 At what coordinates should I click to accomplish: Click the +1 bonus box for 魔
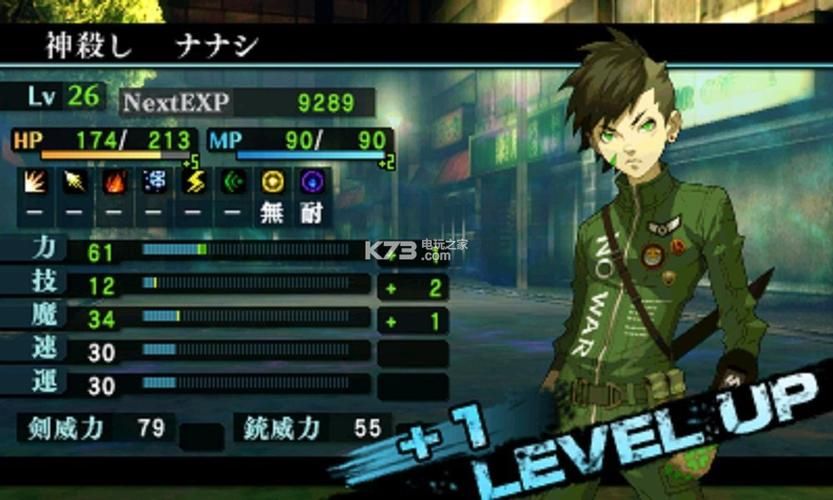412,321
